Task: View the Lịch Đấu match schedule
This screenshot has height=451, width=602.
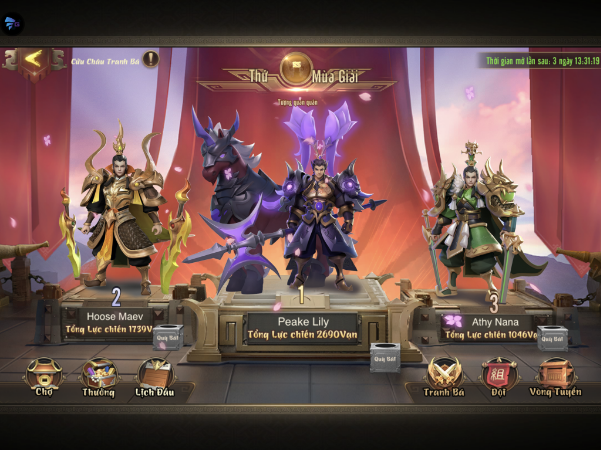Action: tap(155, 376)
